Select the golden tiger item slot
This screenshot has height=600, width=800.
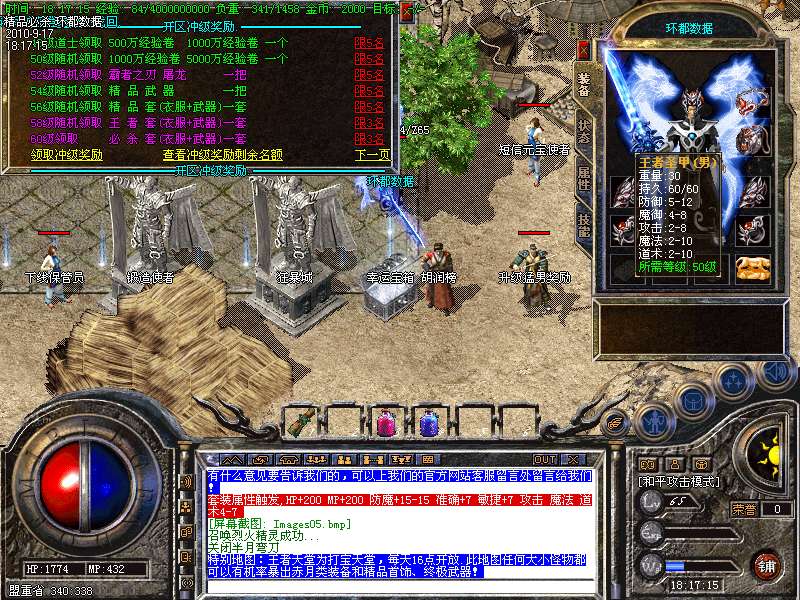(x=753, y=267)
